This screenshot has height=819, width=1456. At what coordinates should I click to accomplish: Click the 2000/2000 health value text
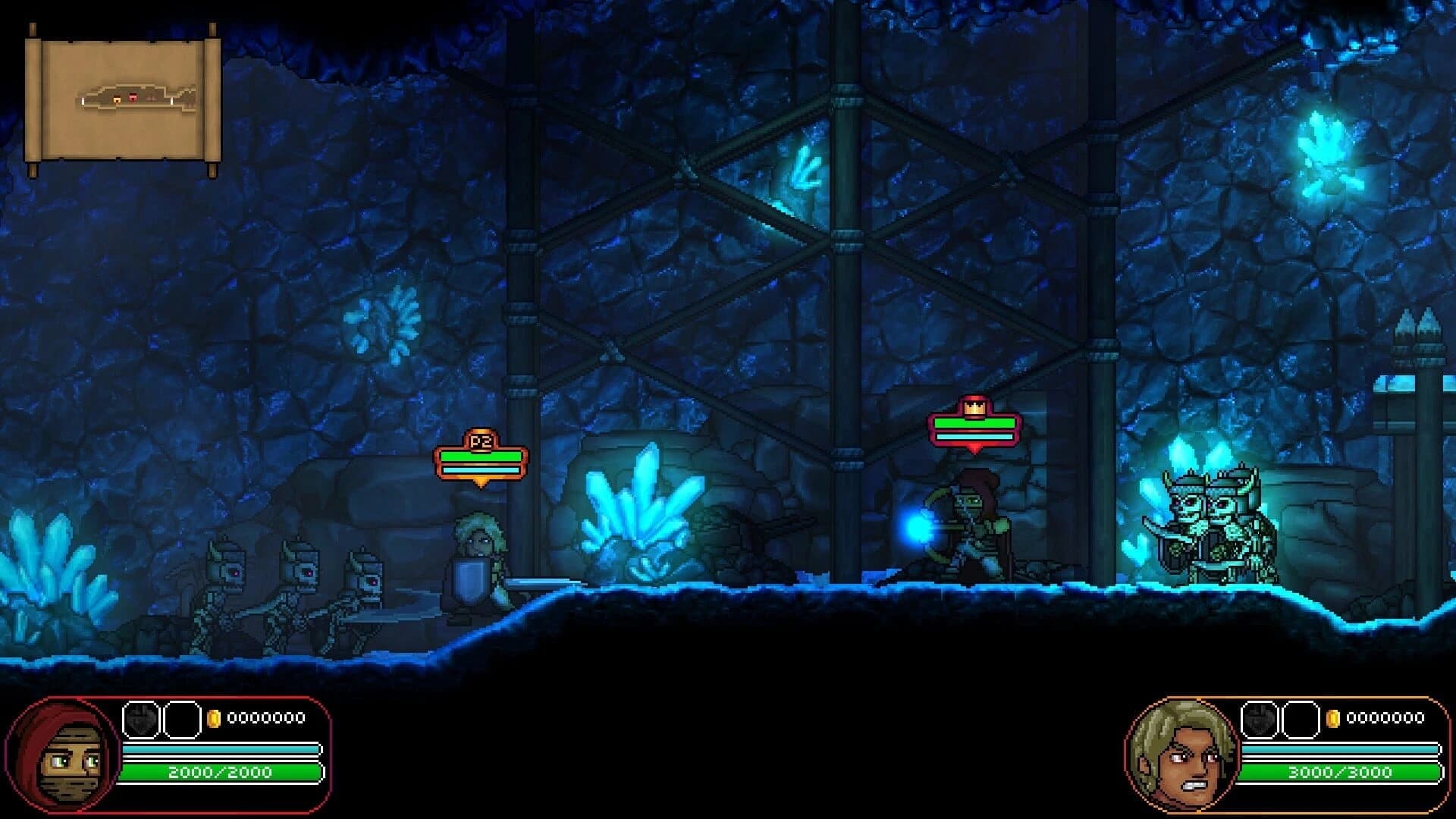pos(220,772)
